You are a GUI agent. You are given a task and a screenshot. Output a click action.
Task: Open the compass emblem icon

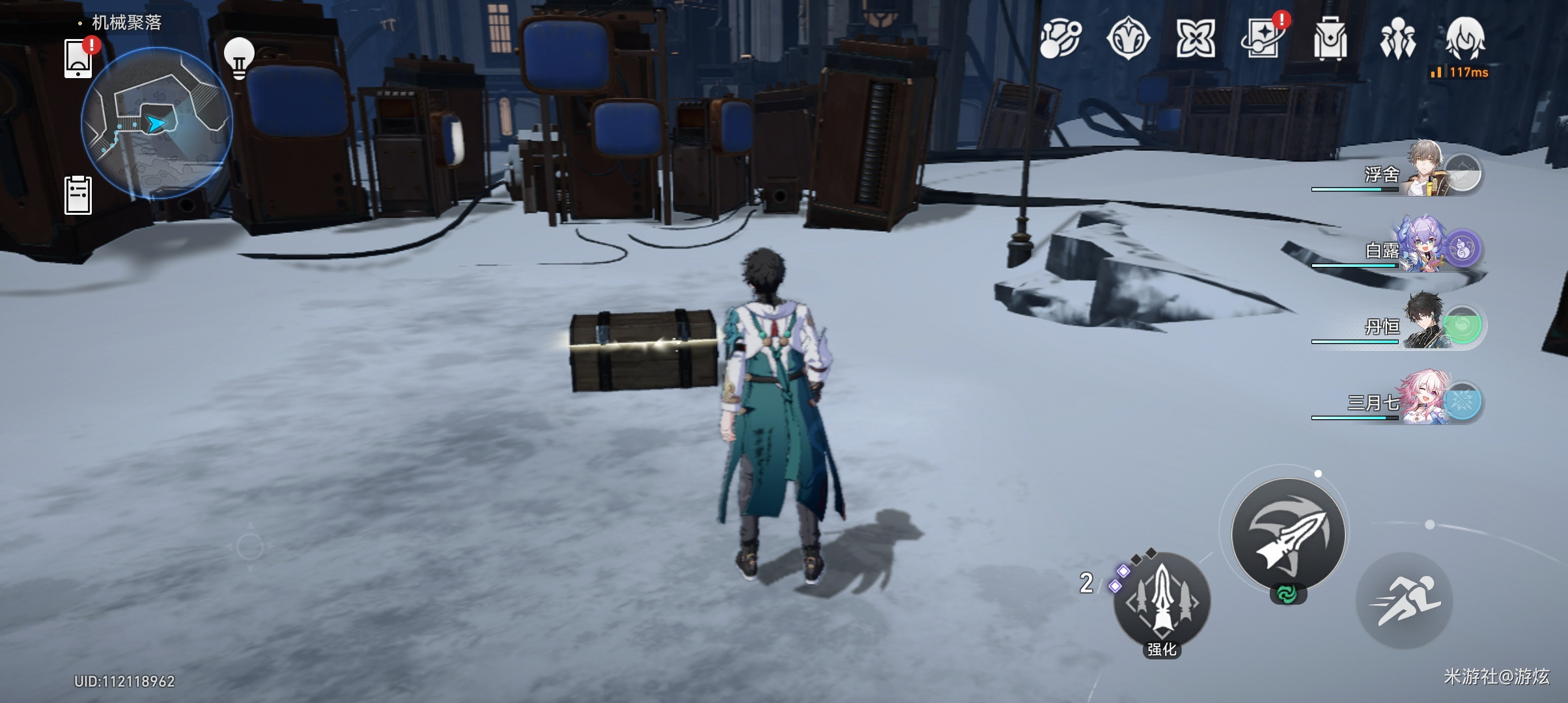pos(1128,38)
